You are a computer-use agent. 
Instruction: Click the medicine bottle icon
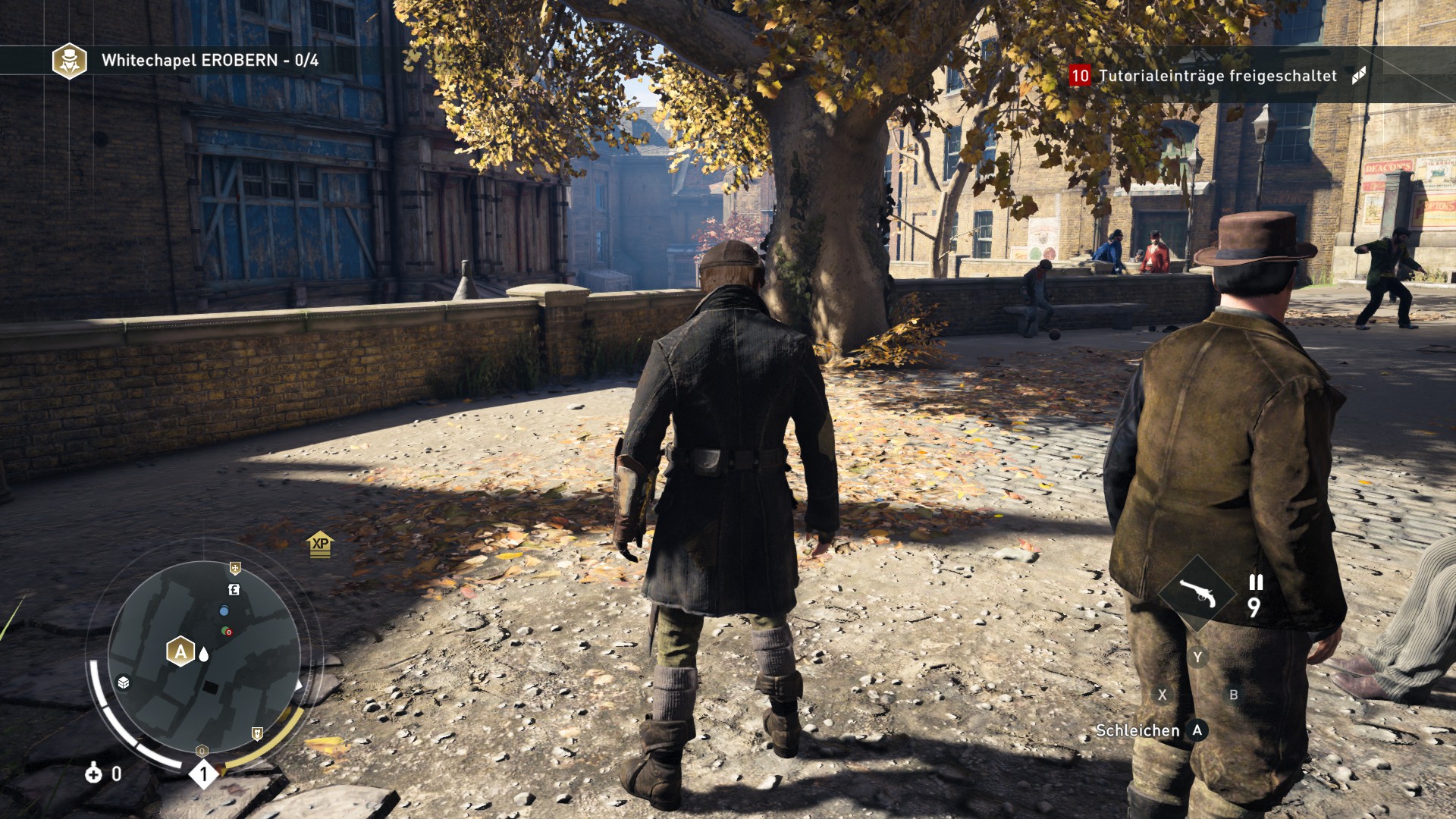[x=93, y=773]
